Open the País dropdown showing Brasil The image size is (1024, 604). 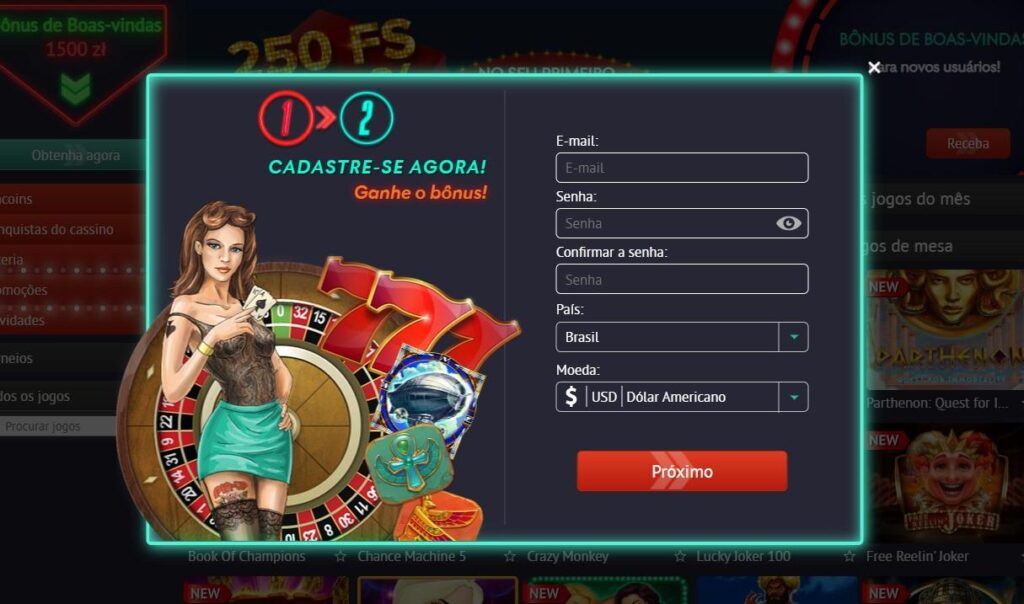pos(681,337)
